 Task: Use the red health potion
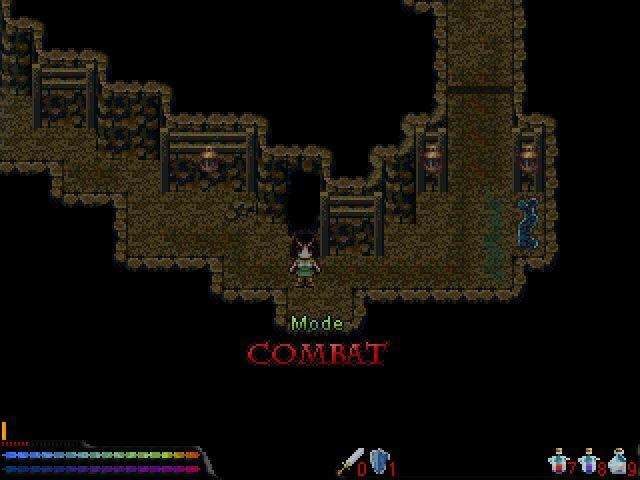pos(559,461)
